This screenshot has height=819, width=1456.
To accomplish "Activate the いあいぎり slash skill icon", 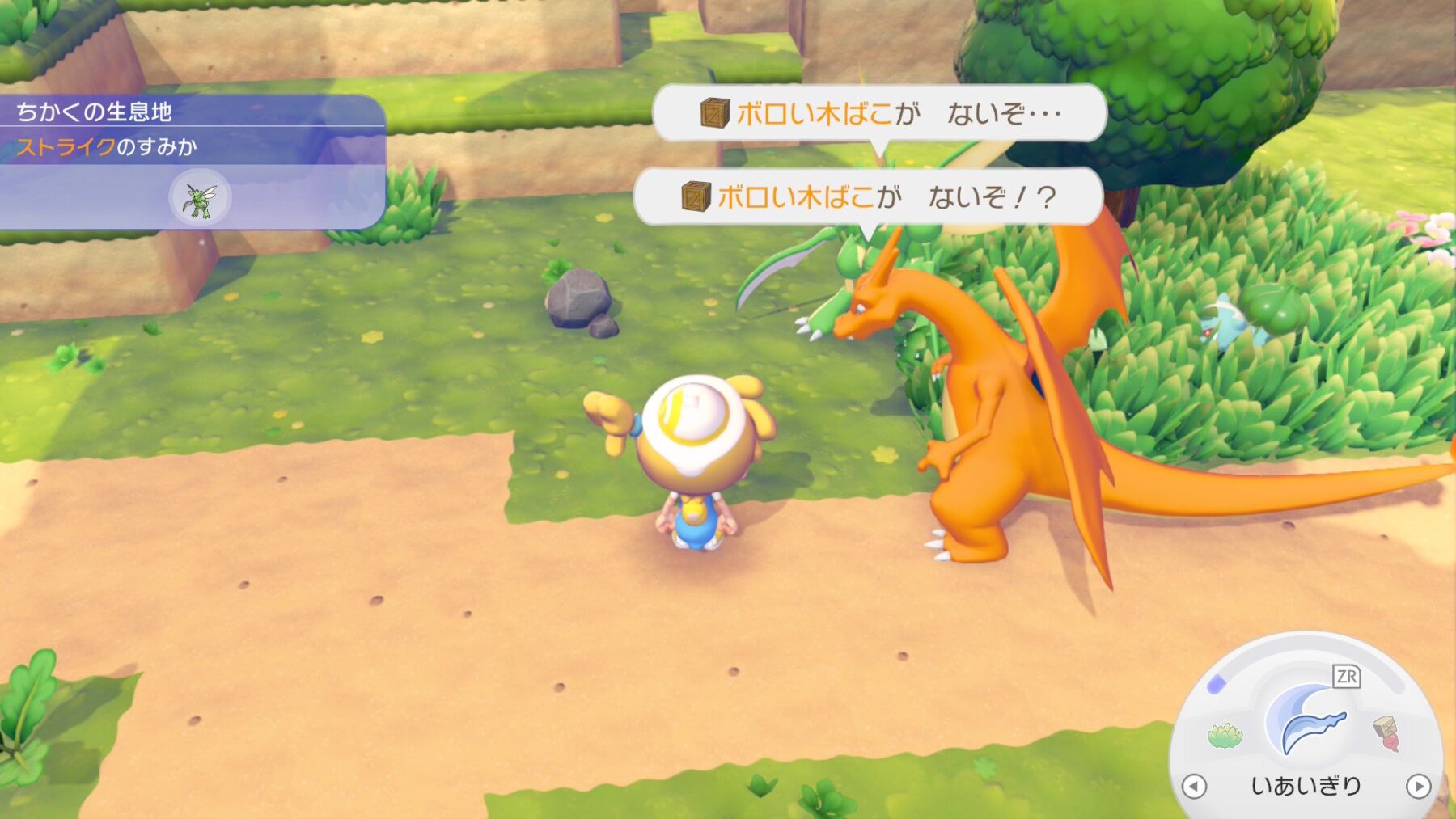I will [x=1307, y=720].
